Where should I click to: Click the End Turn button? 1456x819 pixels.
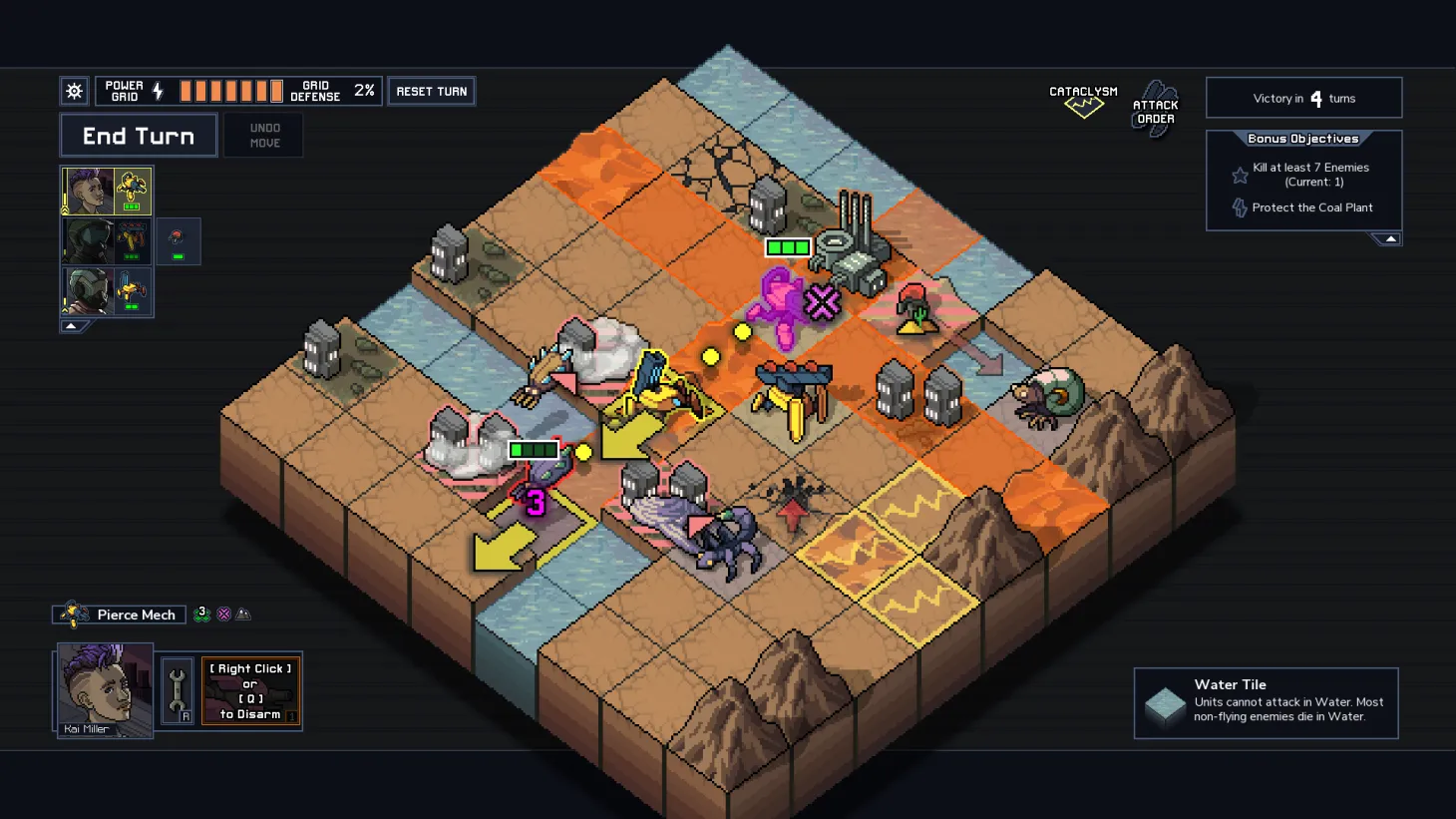139,135
